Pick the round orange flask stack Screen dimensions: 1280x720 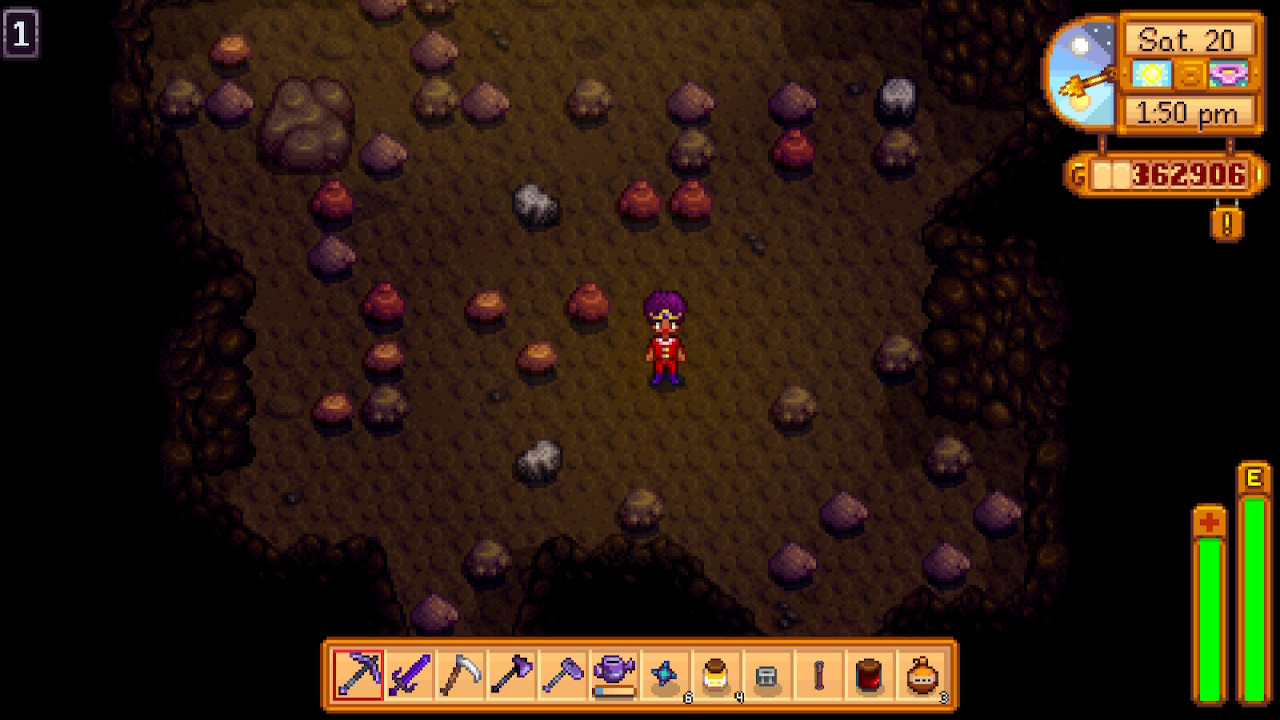[922, 676]
